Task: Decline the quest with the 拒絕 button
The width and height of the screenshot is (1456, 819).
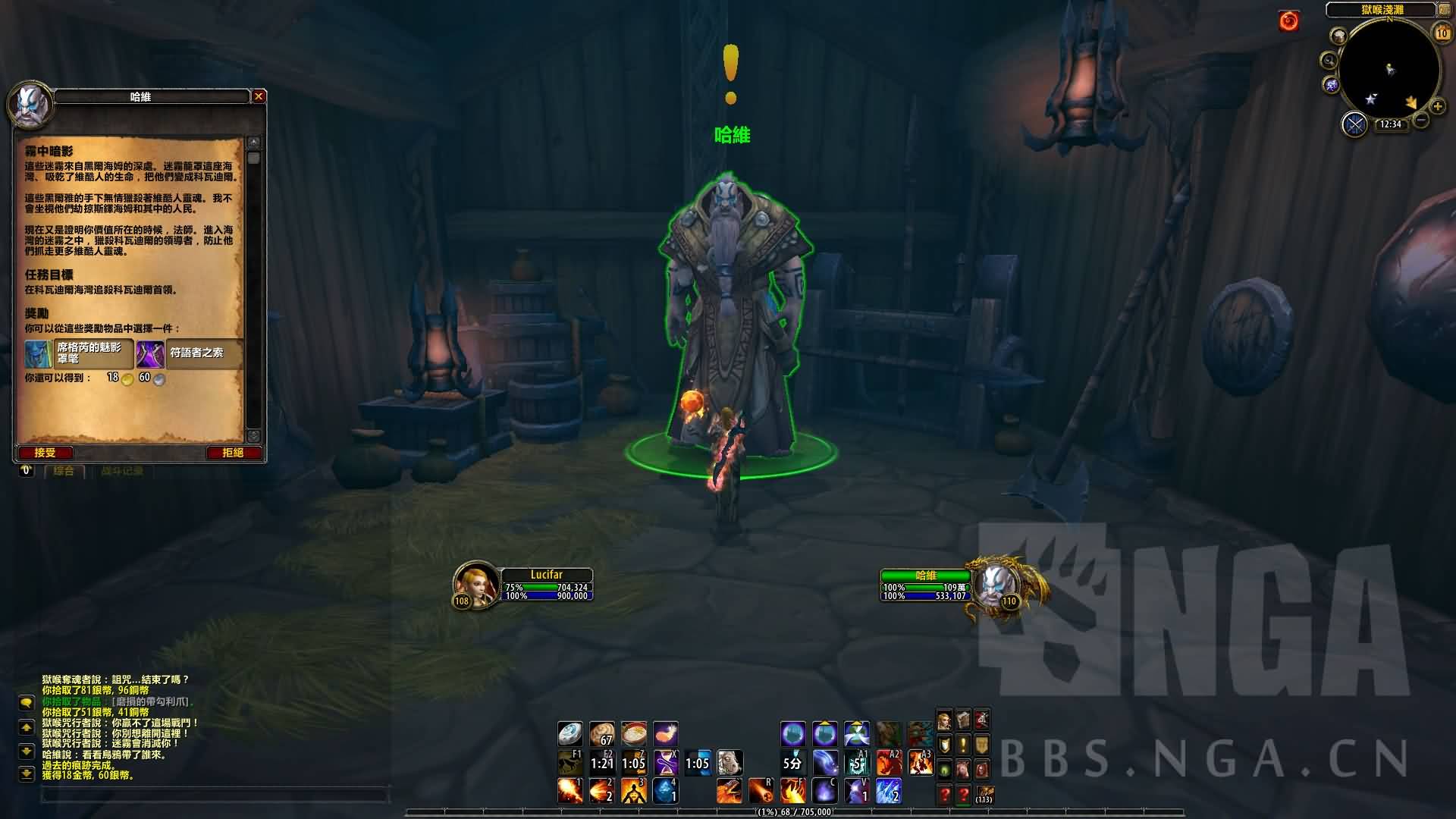Action: (x=233, y=453)
